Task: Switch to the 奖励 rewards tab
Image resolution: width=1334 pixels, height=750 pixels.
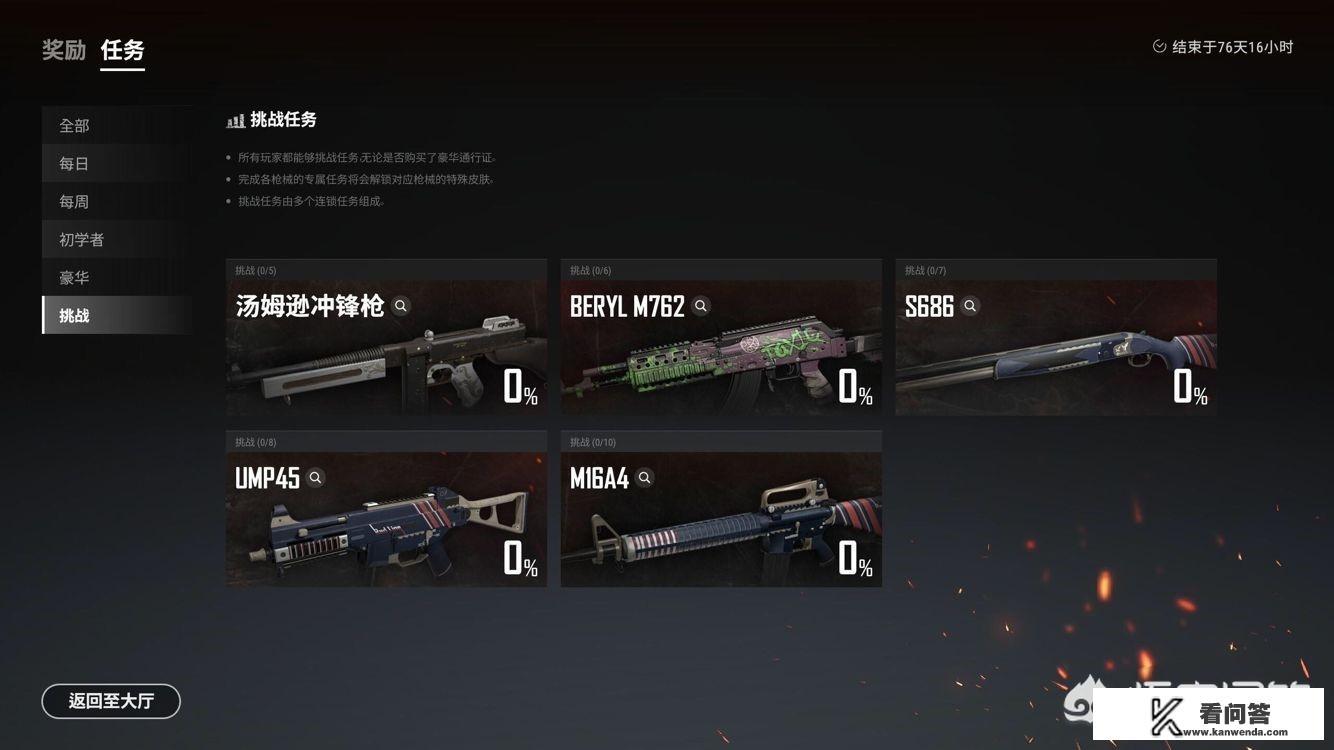Action: click(64, 50)
